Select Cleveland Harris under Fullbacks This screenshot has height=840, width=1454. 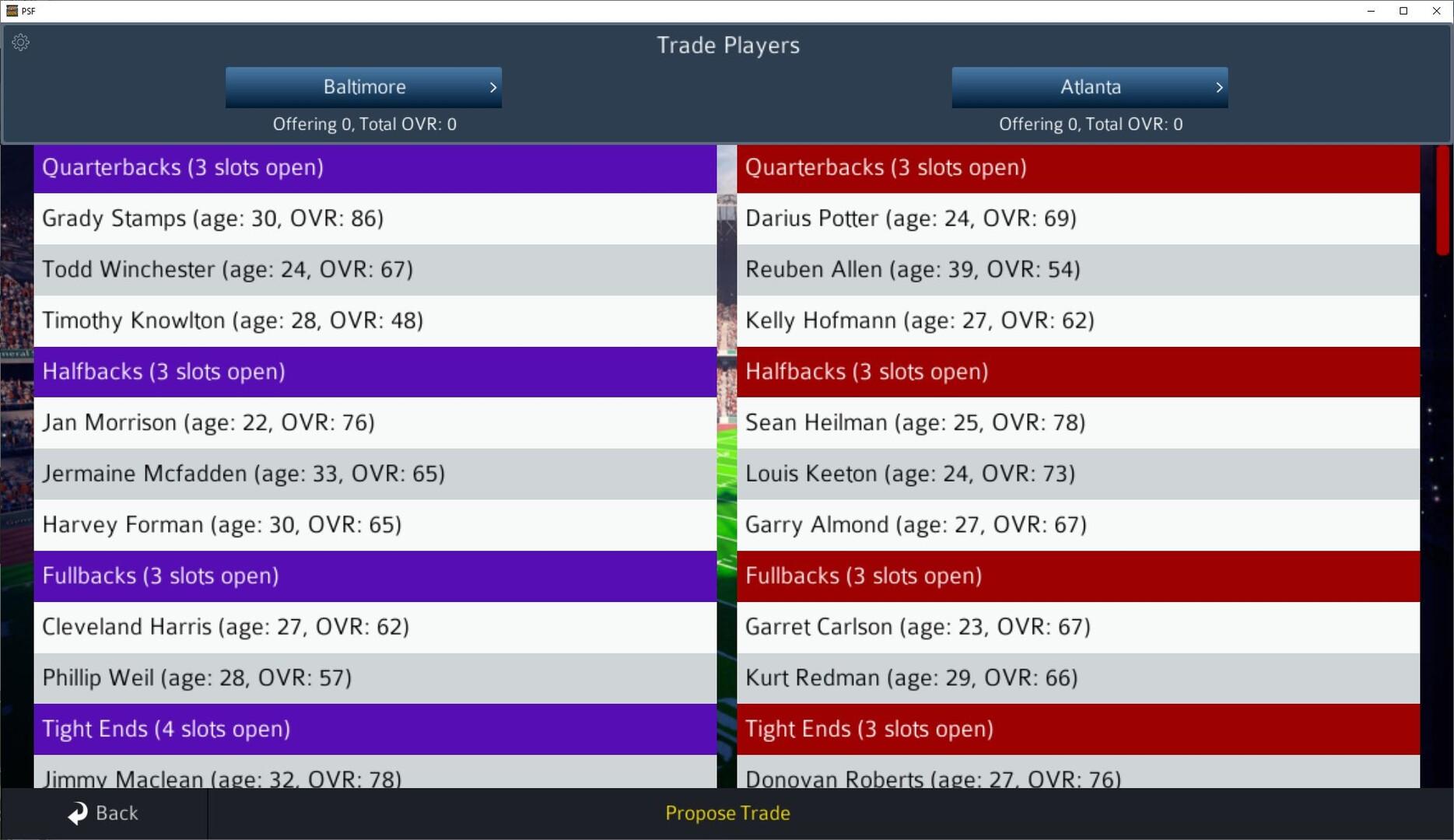tap(374, 627)
